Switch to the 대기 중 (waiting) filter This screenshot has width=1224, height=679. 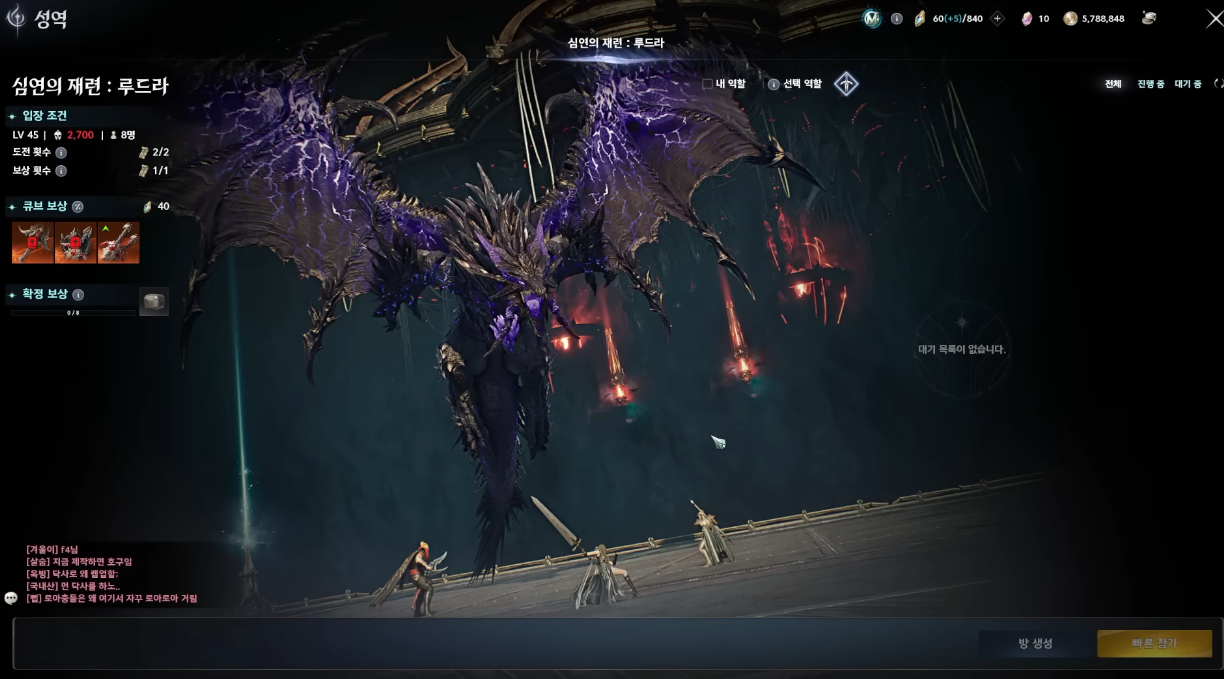(x=1188, y=84)
